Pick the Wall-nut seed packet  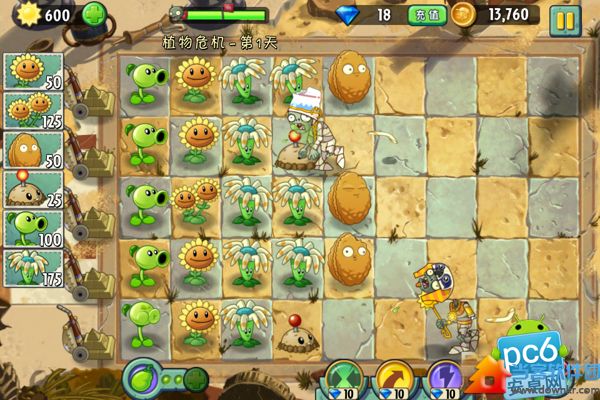tap(33, 150)
